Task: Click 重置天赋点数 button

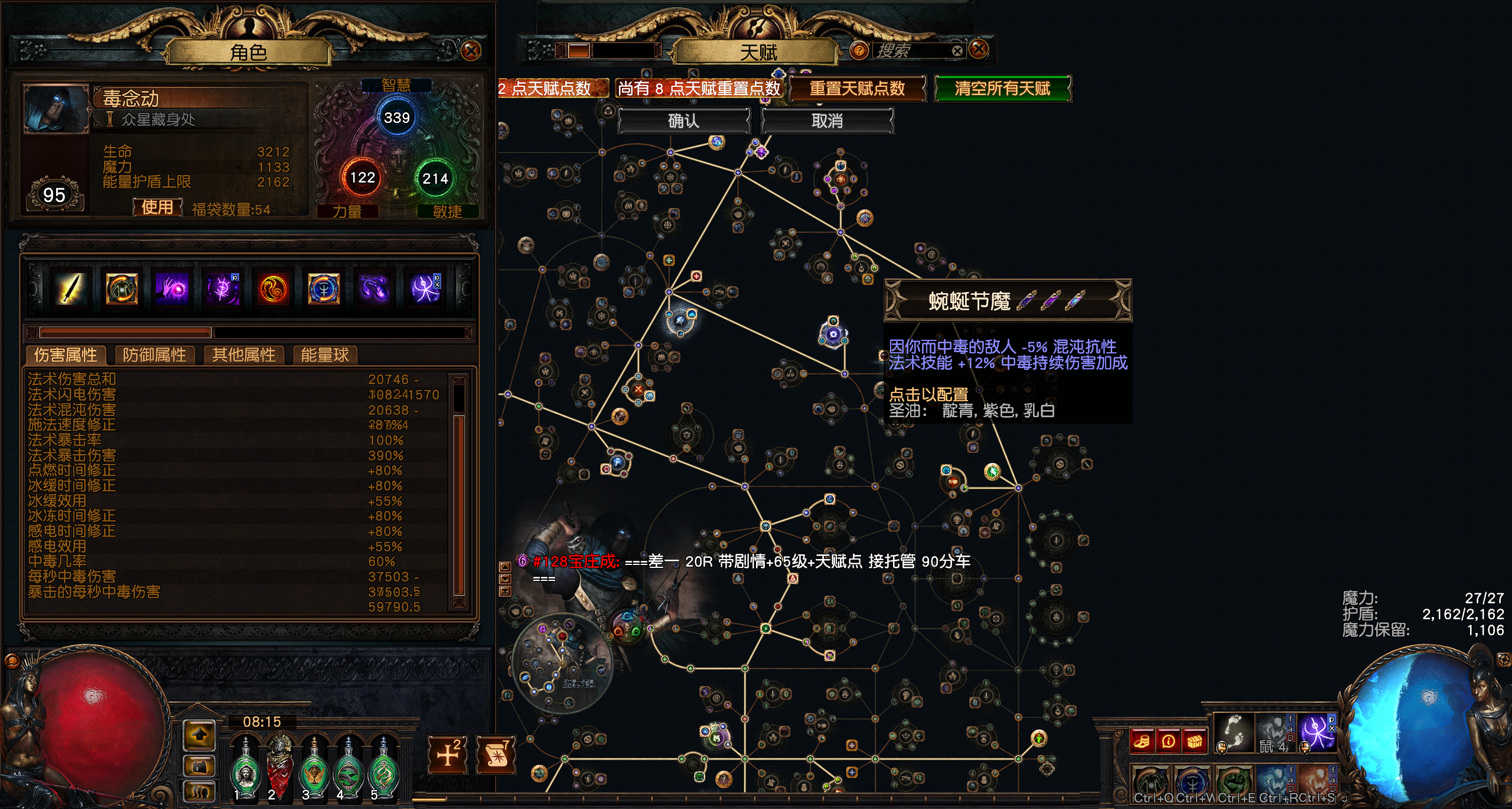Action: [857, 89]
